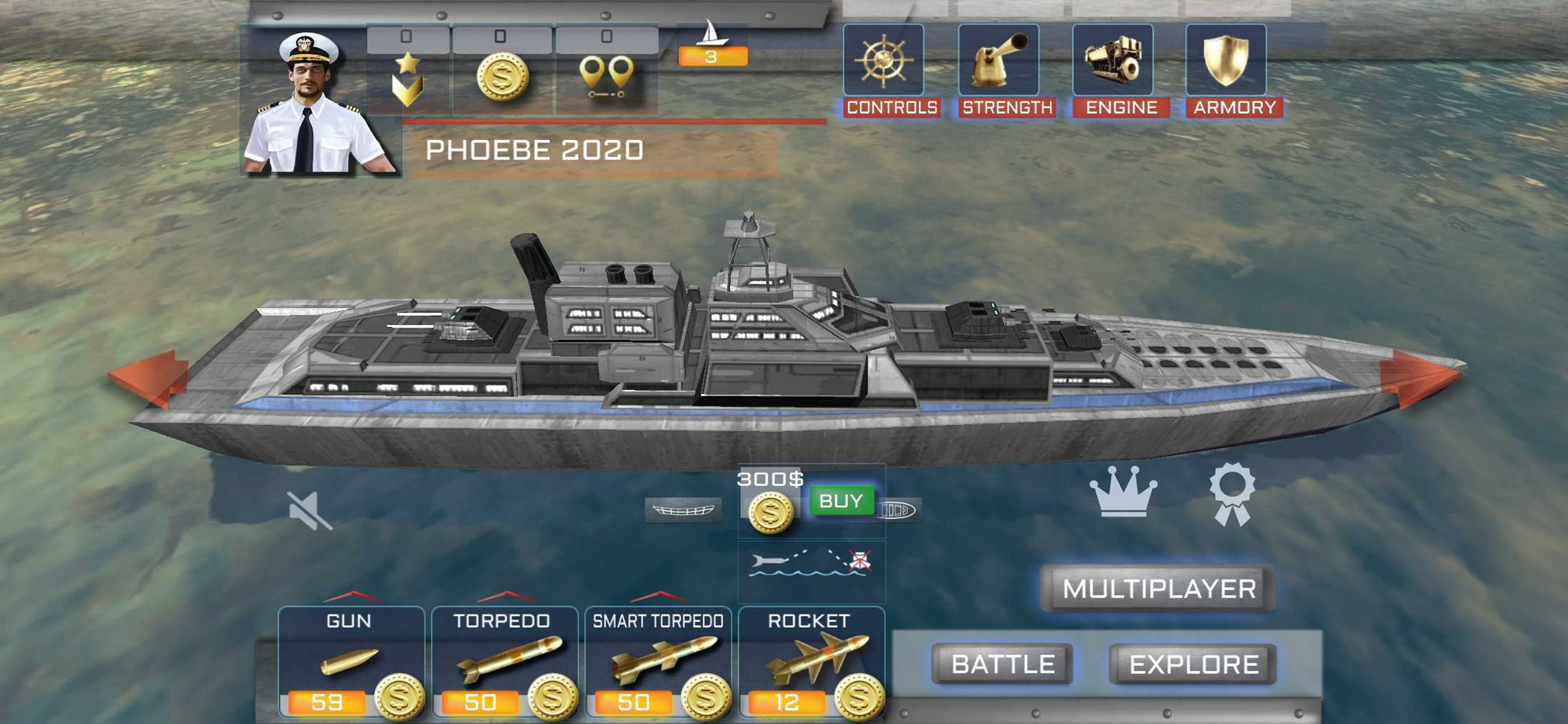
Task: Open the crown leaderboard
Action: pyautogui.click(x=1123, y=492)
